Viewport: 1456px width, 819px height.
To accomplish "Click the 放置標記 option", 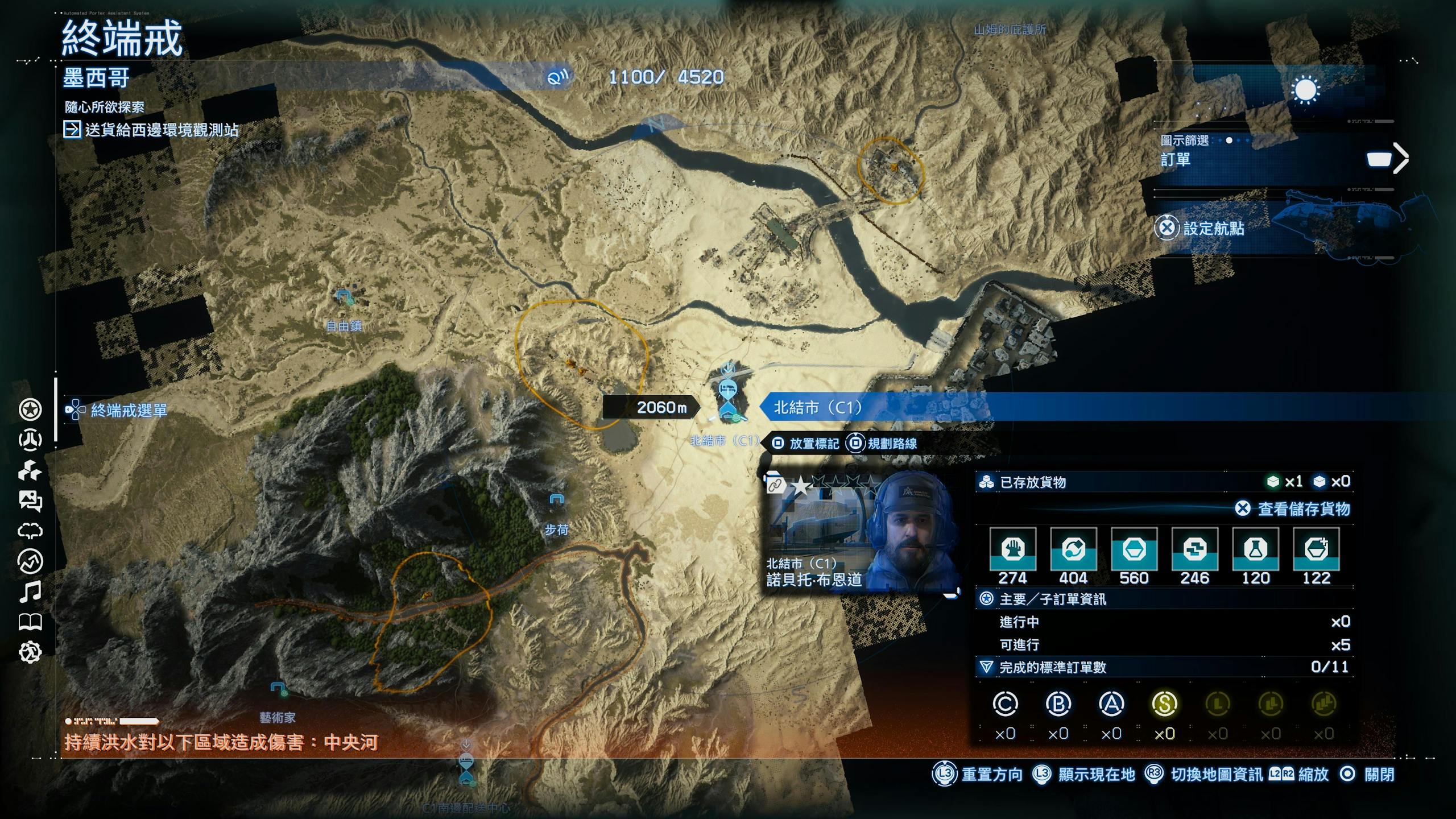I will coord(806,444).
